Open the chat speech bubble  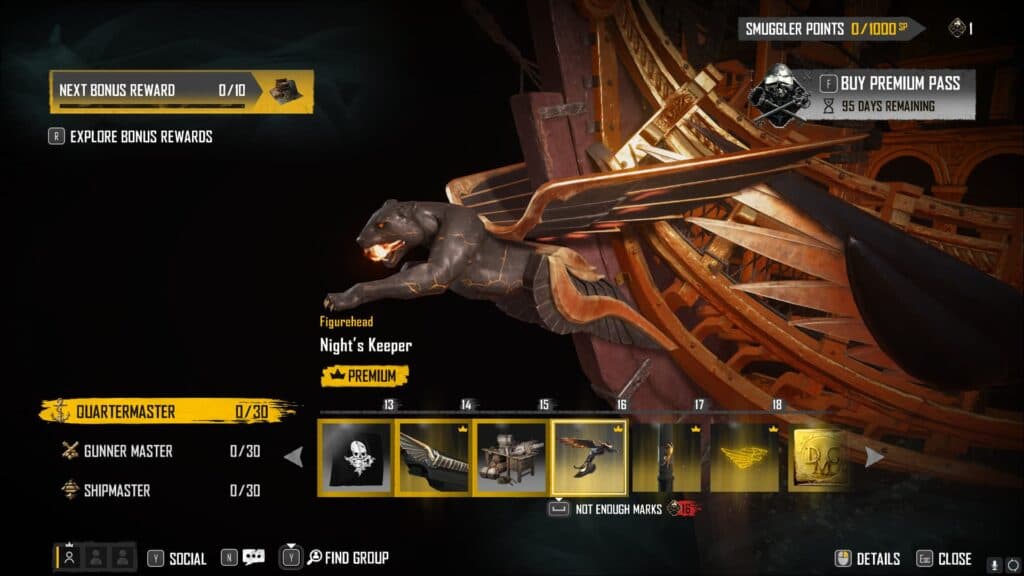pos(253,558)
